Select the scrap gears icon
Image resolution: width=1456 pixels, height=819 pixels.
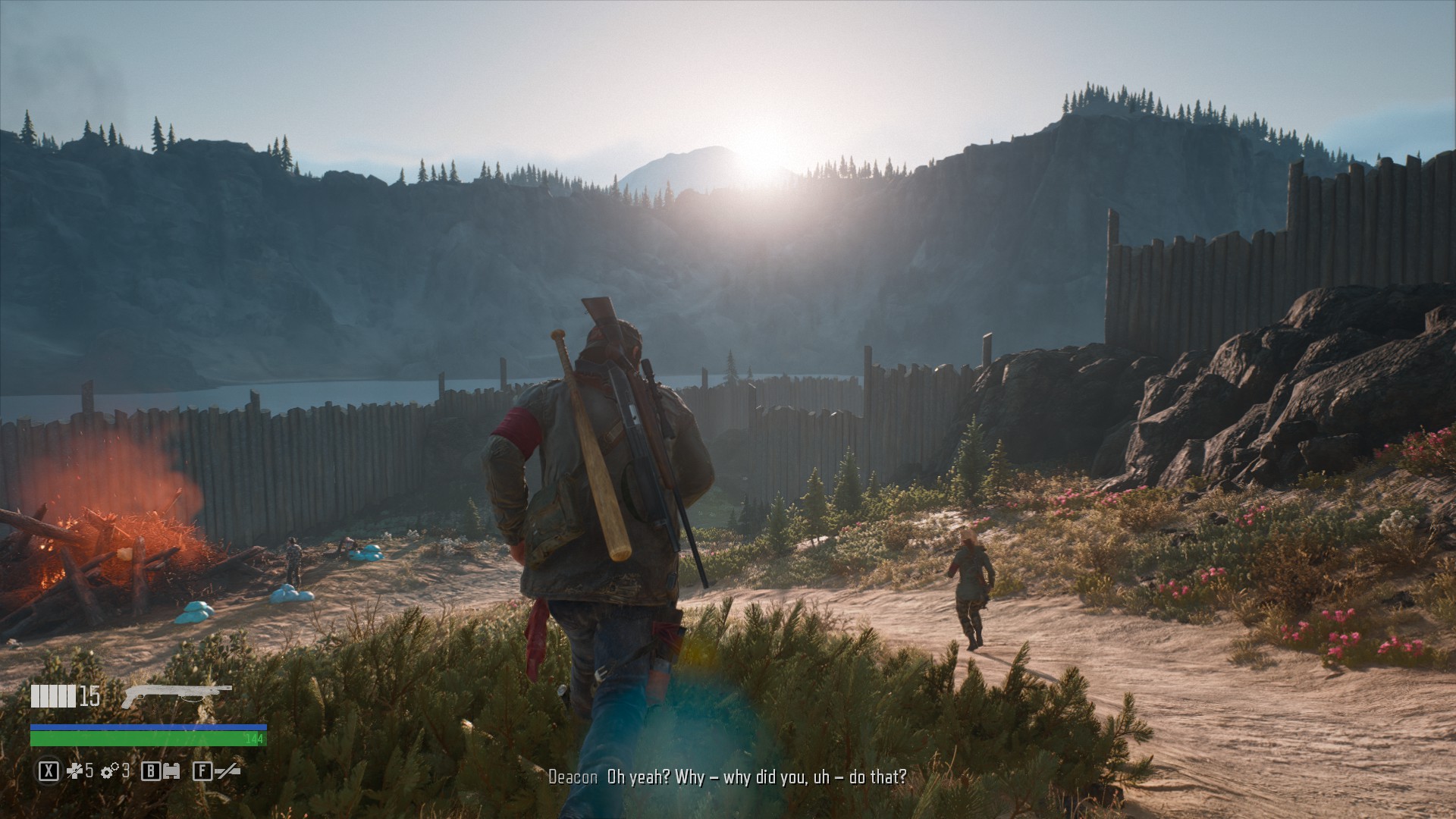(x=110, y=771)
